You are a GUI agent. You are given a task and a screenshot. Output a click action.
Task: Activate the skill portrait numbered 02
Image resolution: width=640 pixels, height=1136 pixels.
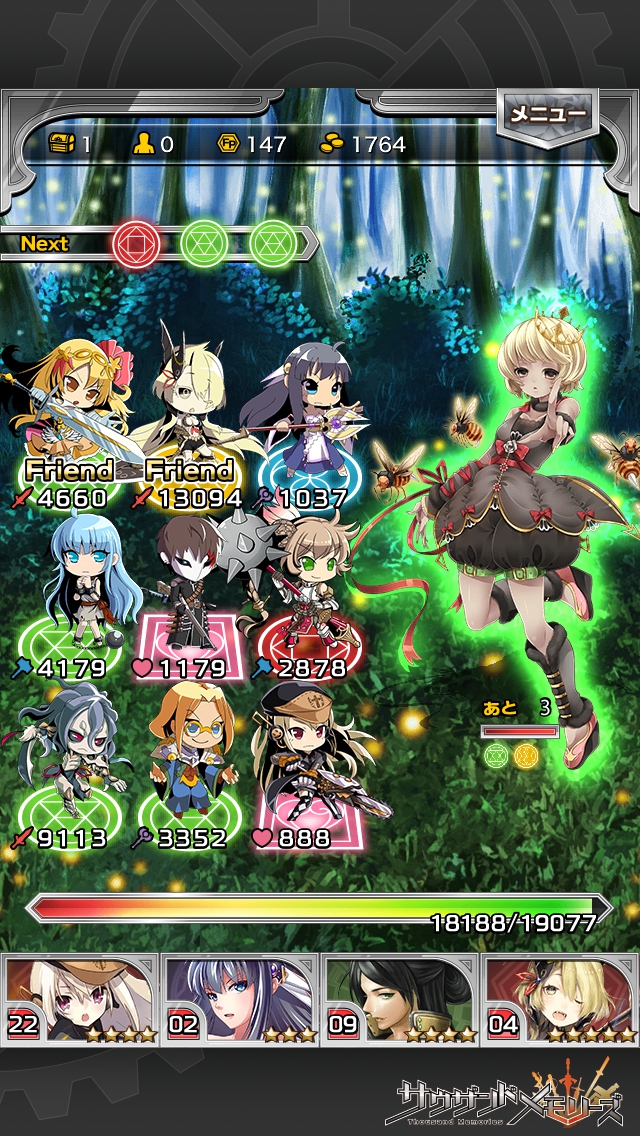click(x=240, y=999)
